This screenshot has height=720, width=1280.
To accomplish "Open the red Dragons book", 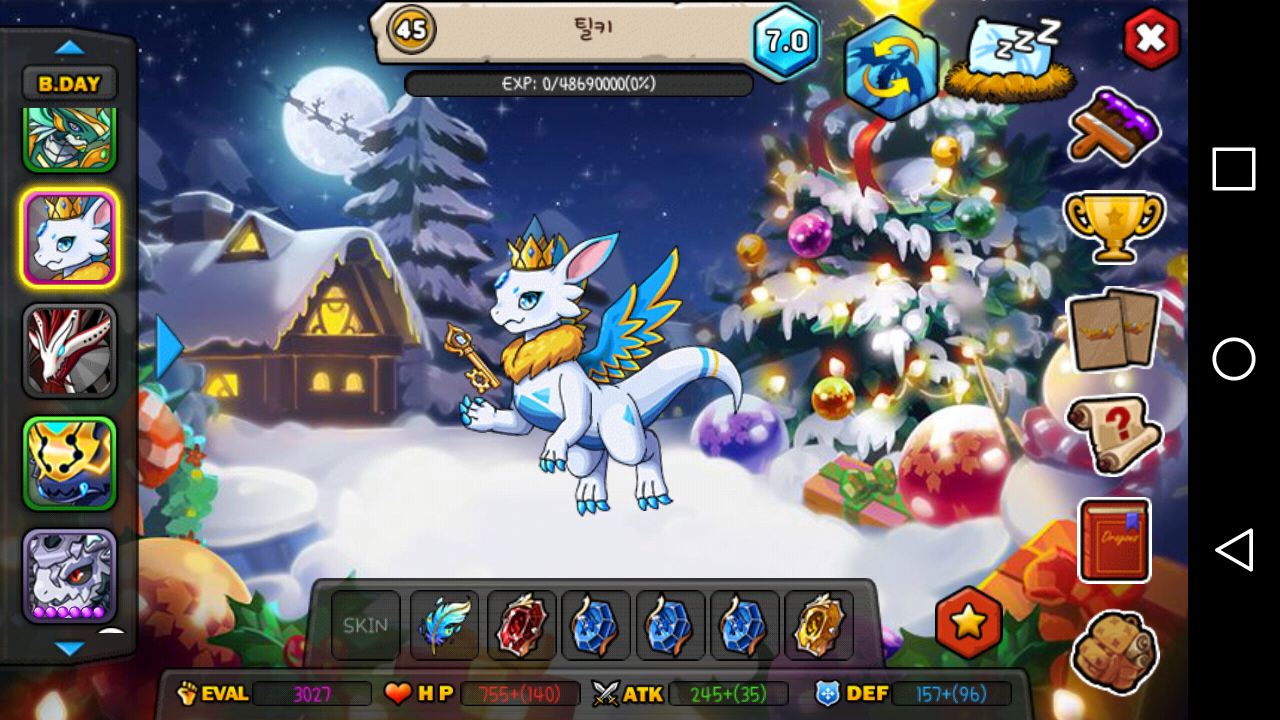I will pyautogui.click(x=1114, y=540).
